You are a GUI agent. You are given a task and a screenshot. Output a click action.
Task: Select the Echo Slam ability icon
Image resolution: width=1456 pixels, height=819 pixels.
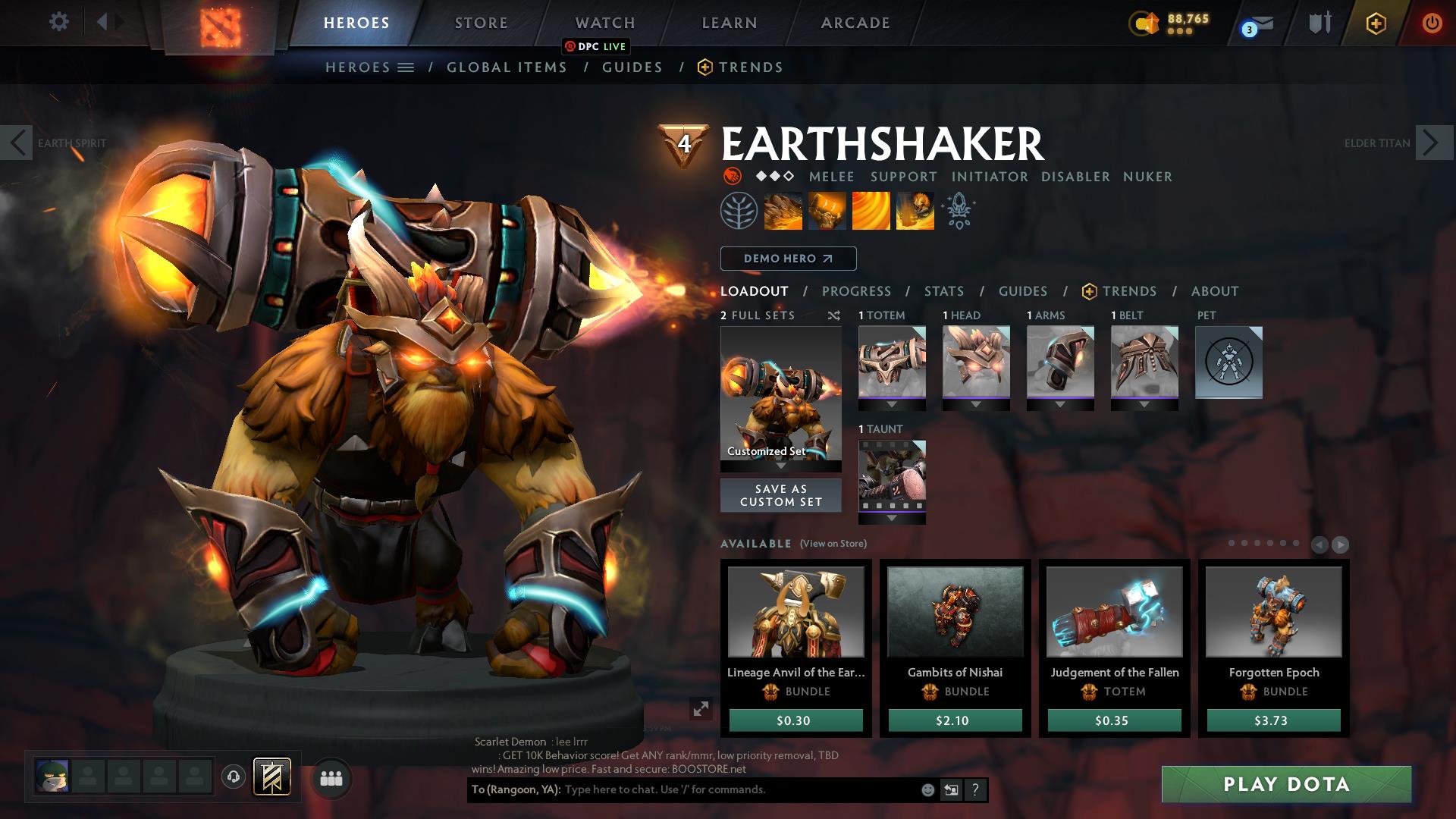coord(915,211)
